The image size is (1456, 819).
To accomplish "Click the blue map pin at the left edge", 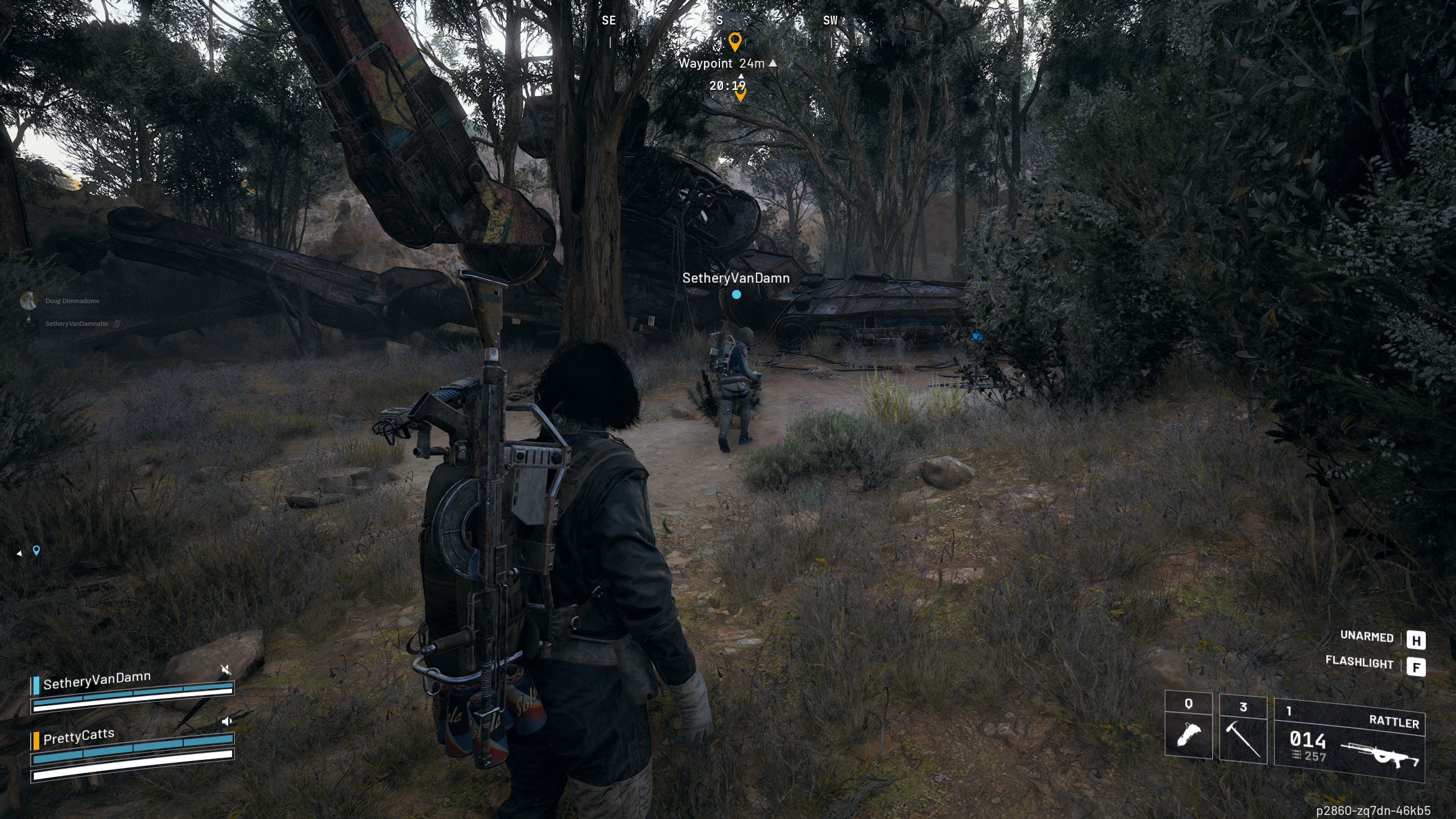I will [x=36, y=550].
